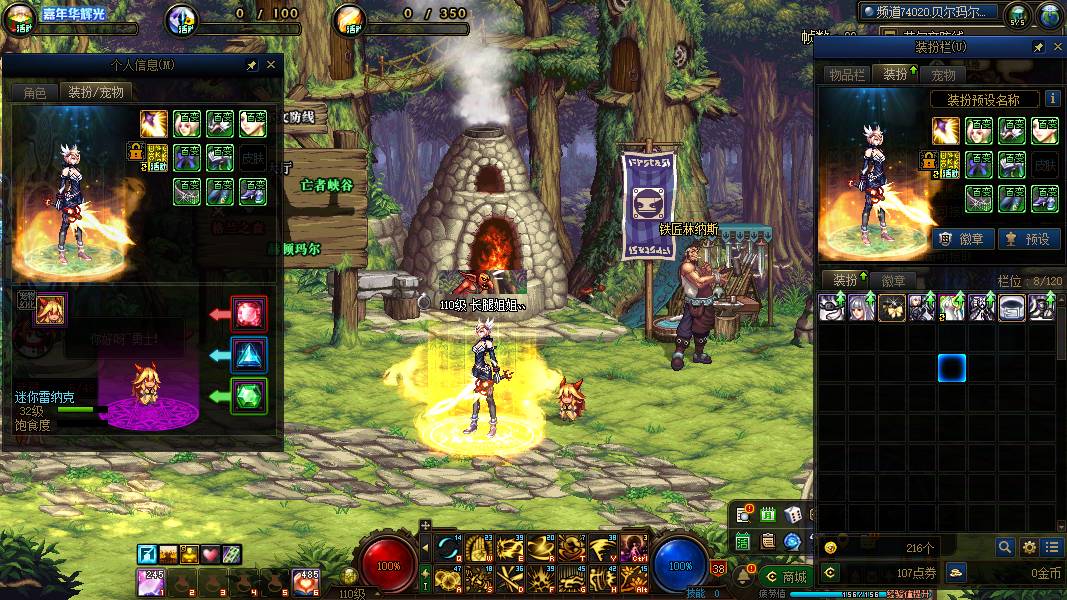The image size is (1067, 600).
Task: Open the notification bell icon
Action: coord(744,575)
